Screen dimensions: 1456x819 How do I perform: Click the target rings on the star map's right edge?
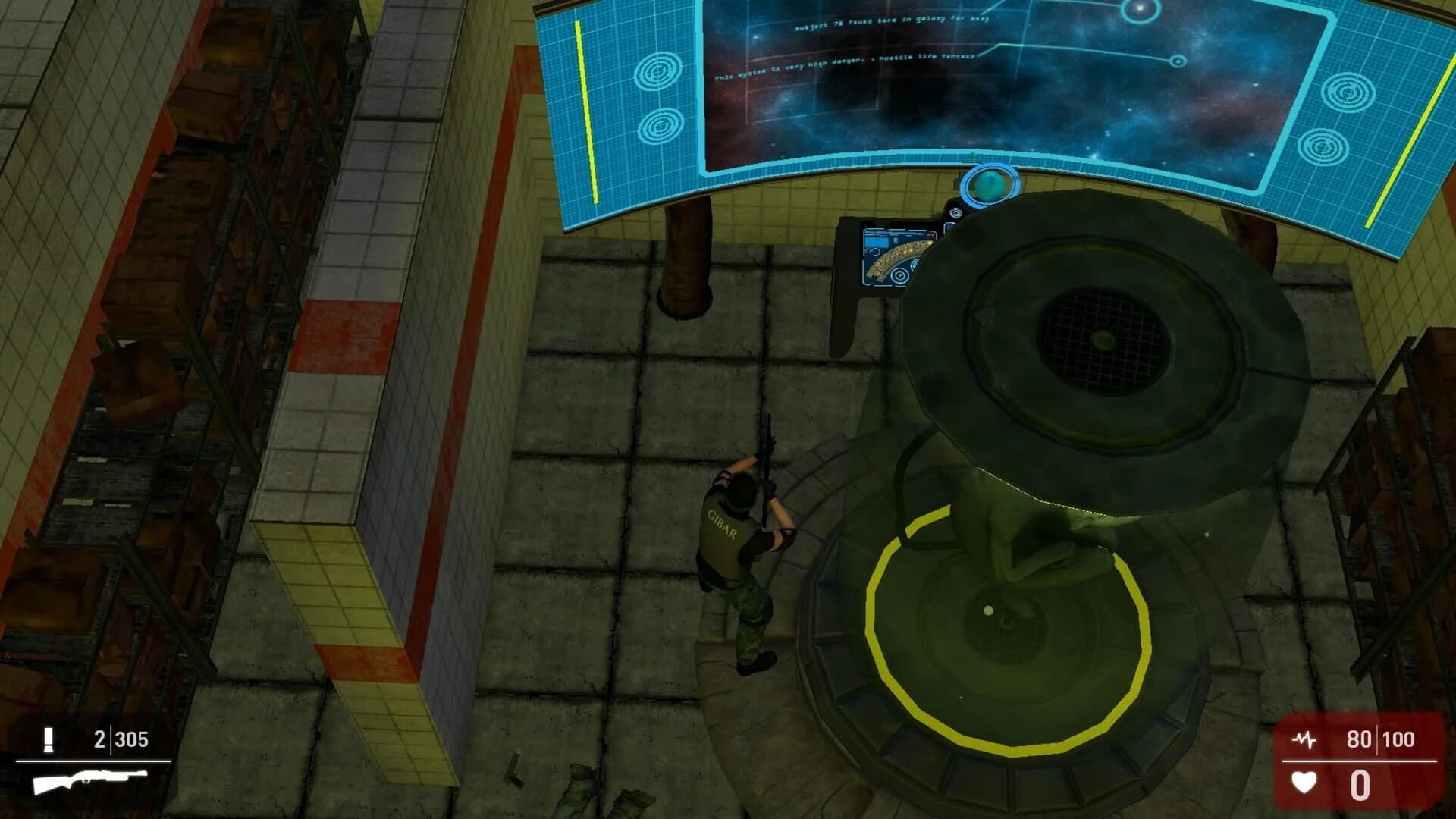(1350, 91)
